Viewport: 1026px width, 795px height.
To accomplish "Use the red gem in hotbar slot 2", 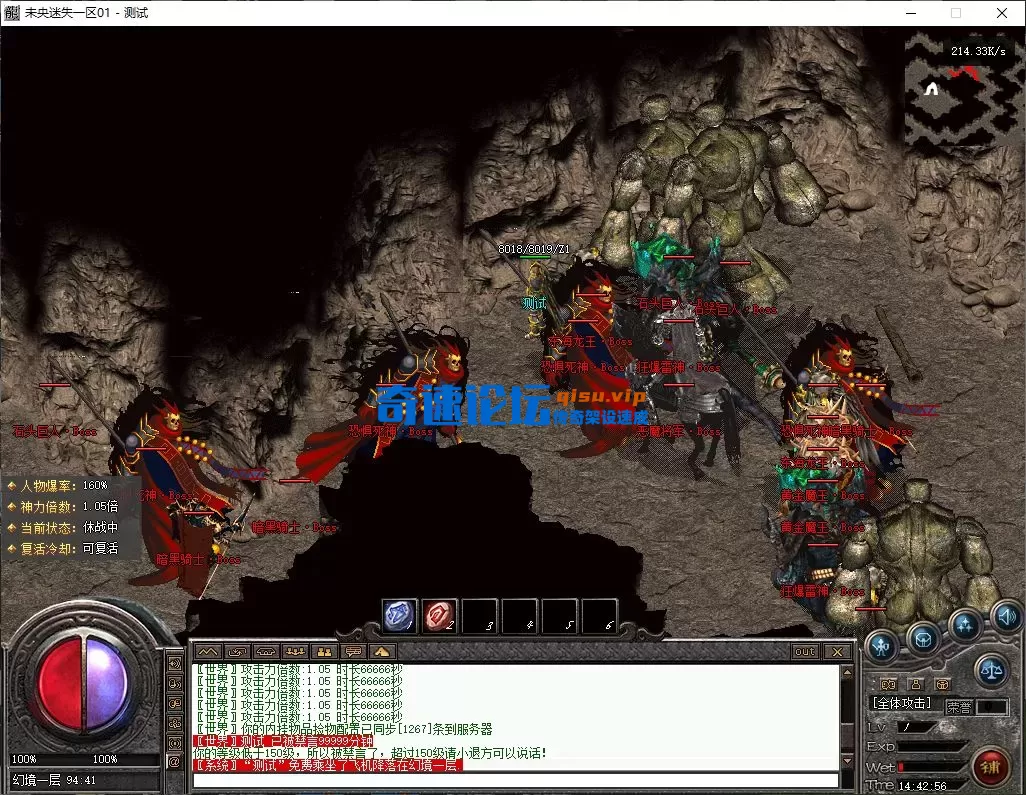I will click(x=440, y=616).
